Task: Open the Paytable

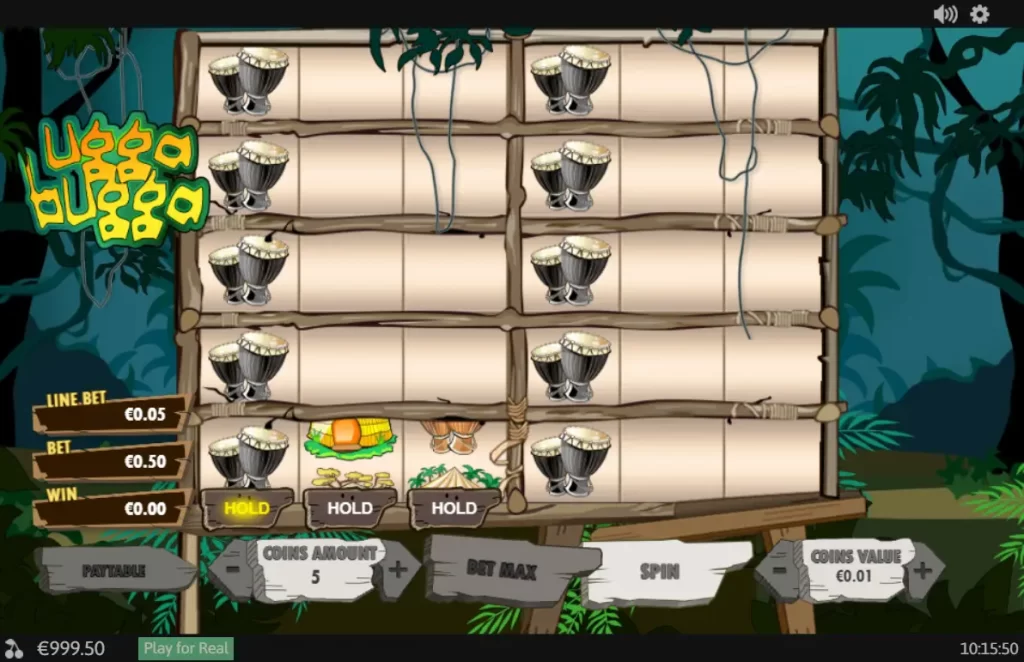Action: (113, 571)
